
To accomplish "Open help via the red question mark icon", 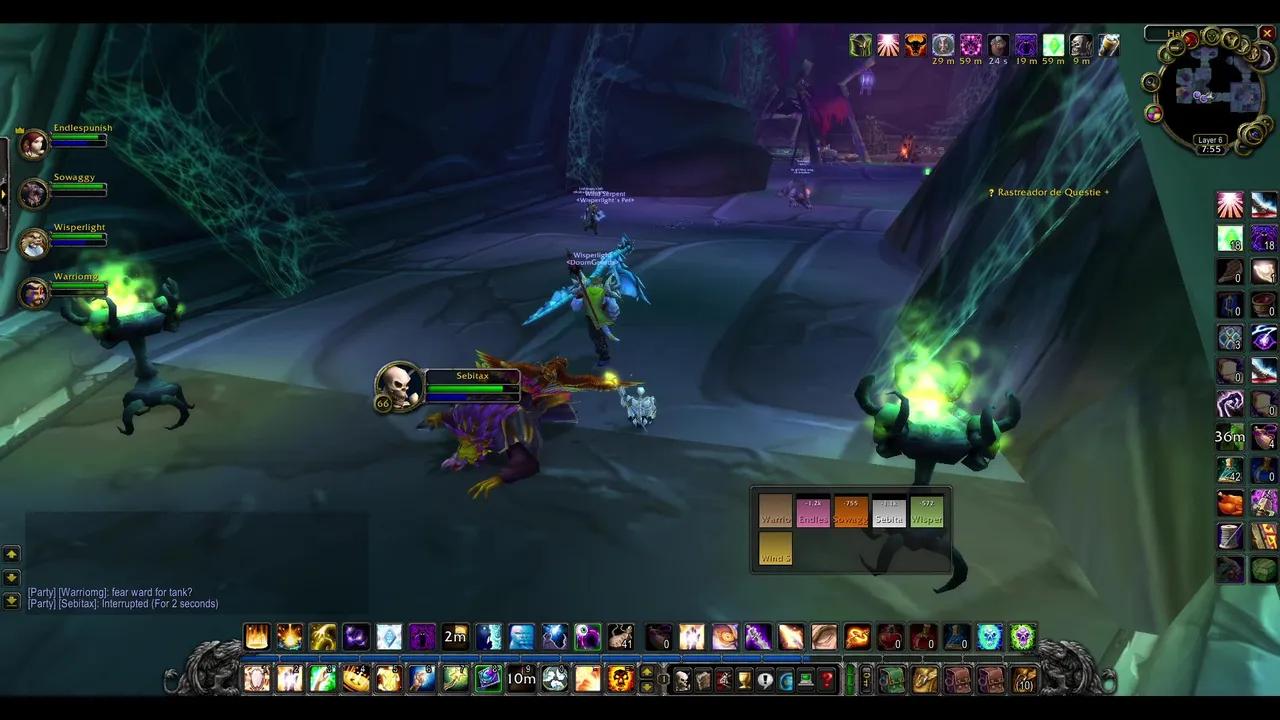I will [827, 682].
